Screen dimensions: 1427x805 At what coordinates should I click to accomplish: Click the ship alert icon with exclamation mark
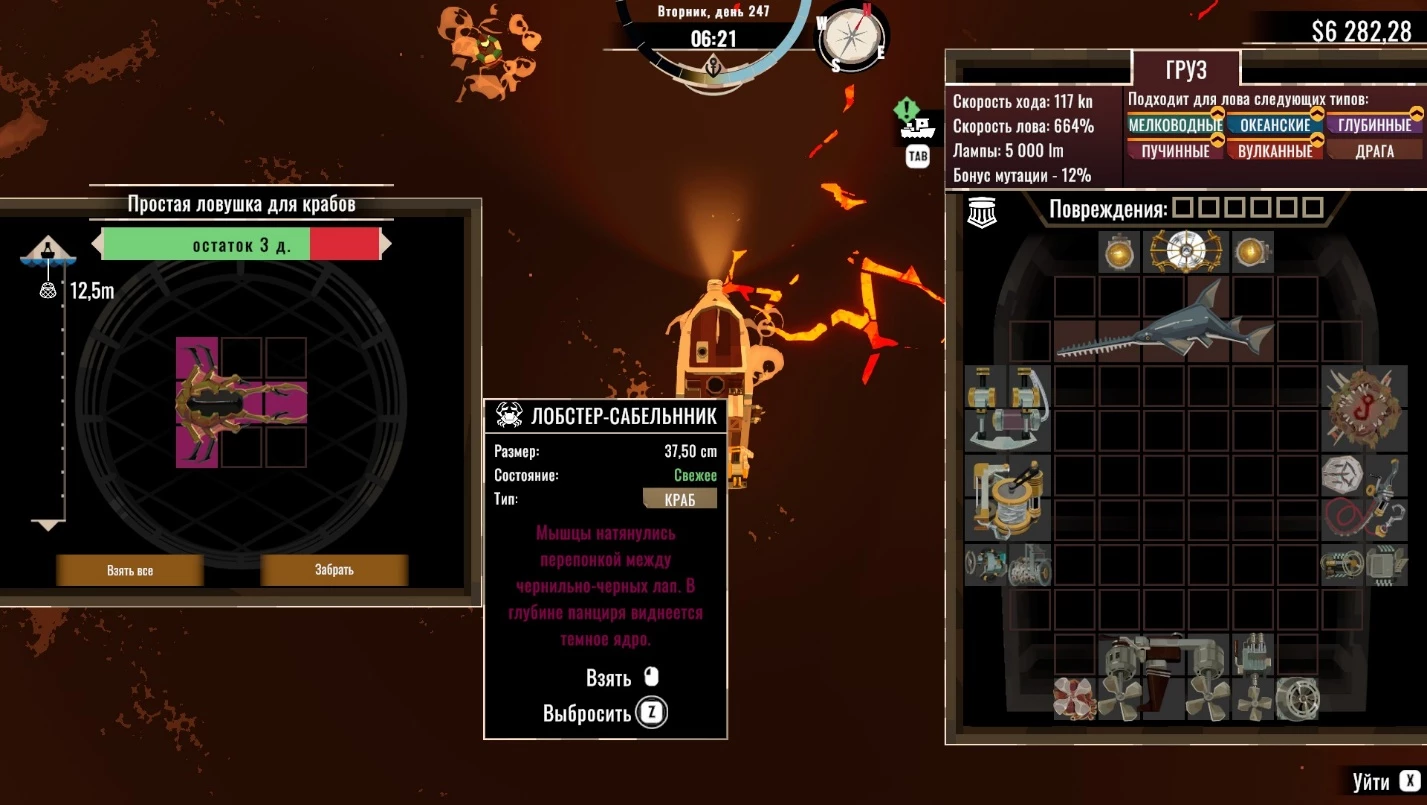tap(915, 122)
